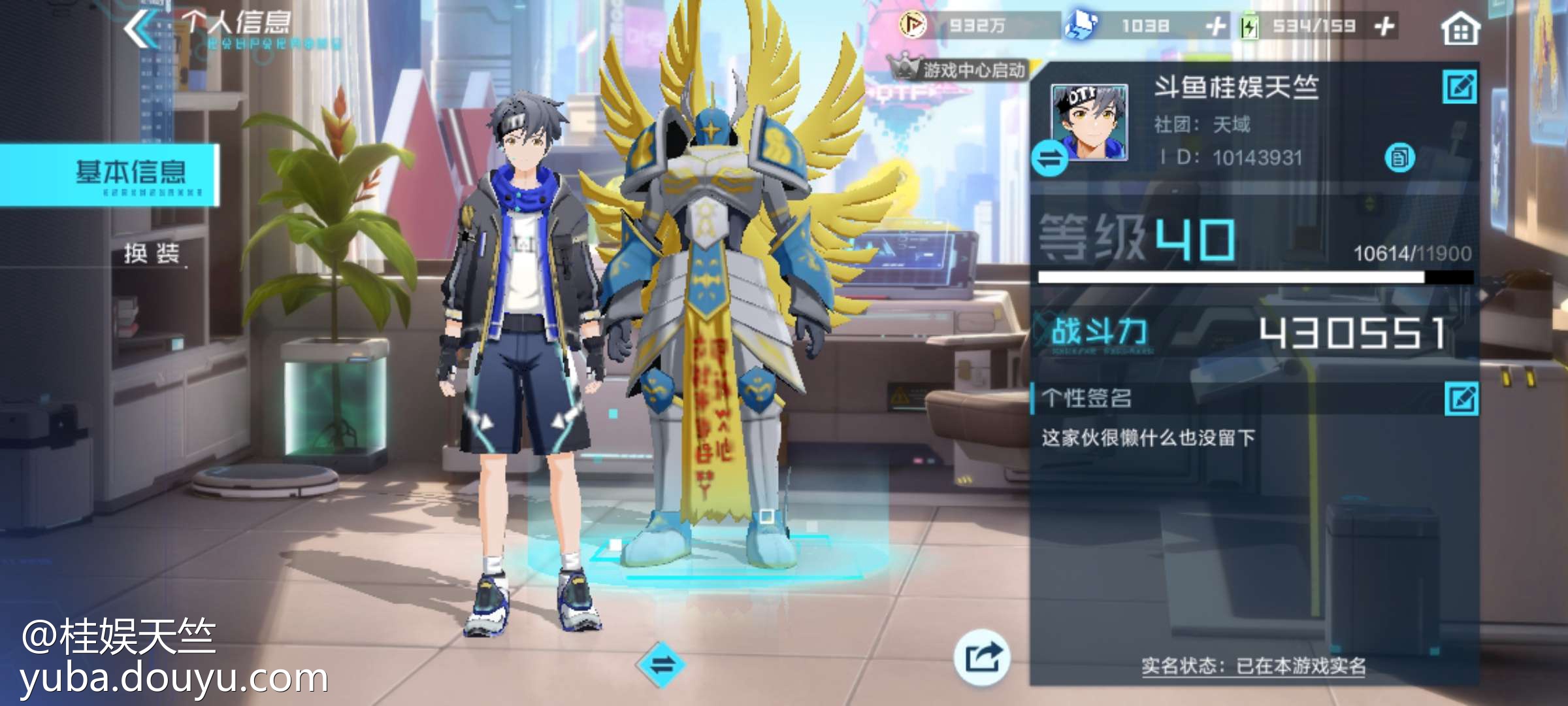
Task: Share the profile with the share button
Action: click(981, 657)
